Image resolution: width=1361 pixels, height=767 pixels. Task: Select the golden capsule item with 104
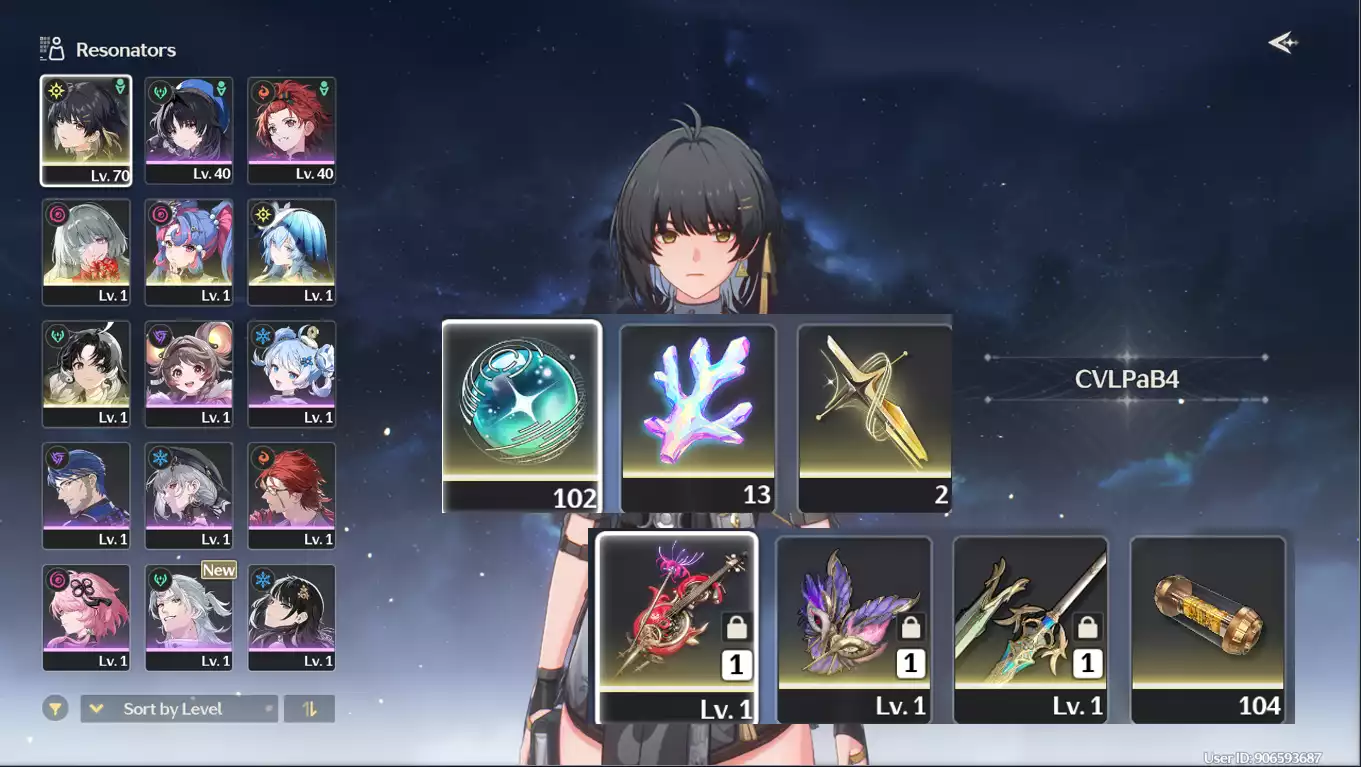pos(1208,629)
